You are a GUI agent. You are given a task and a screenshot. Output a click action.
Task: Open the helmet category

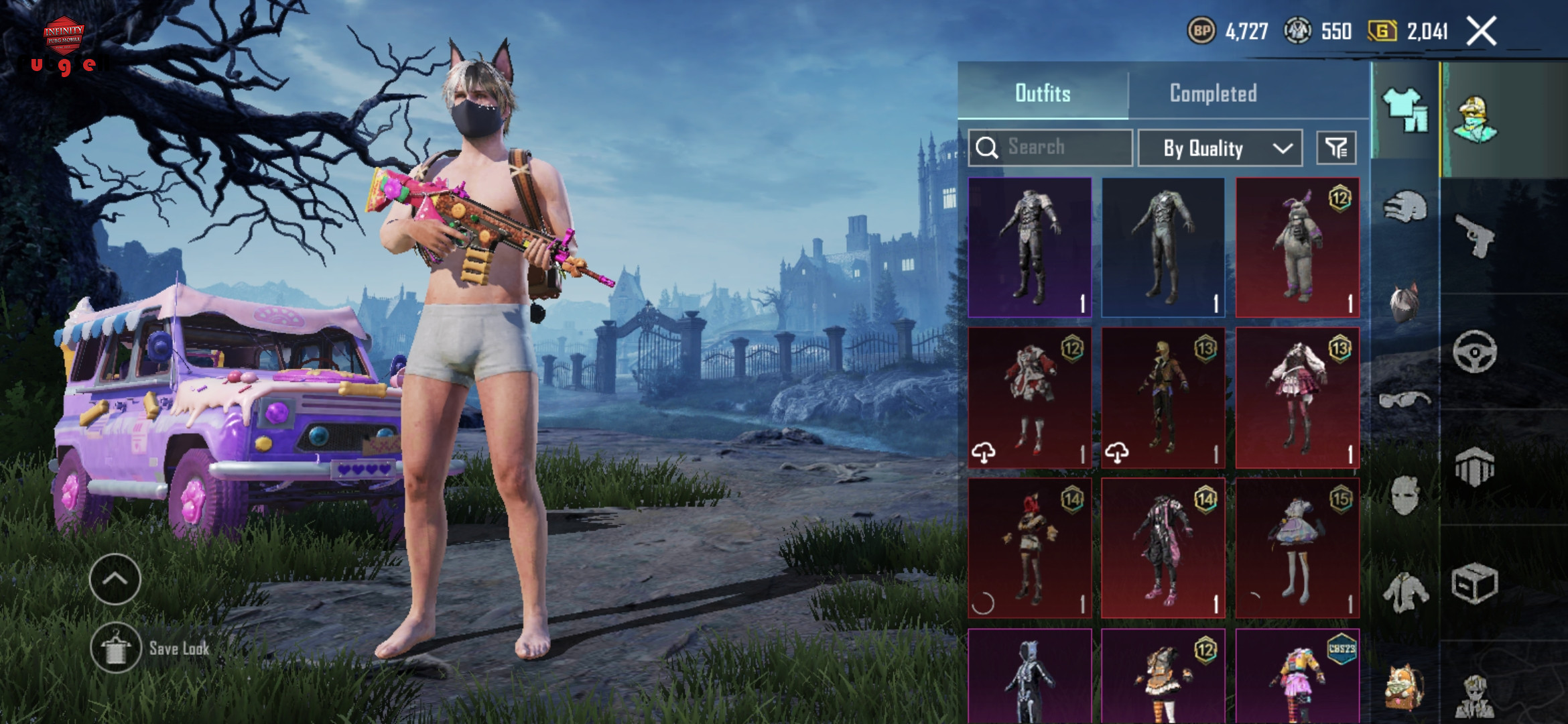[1405, 207]
